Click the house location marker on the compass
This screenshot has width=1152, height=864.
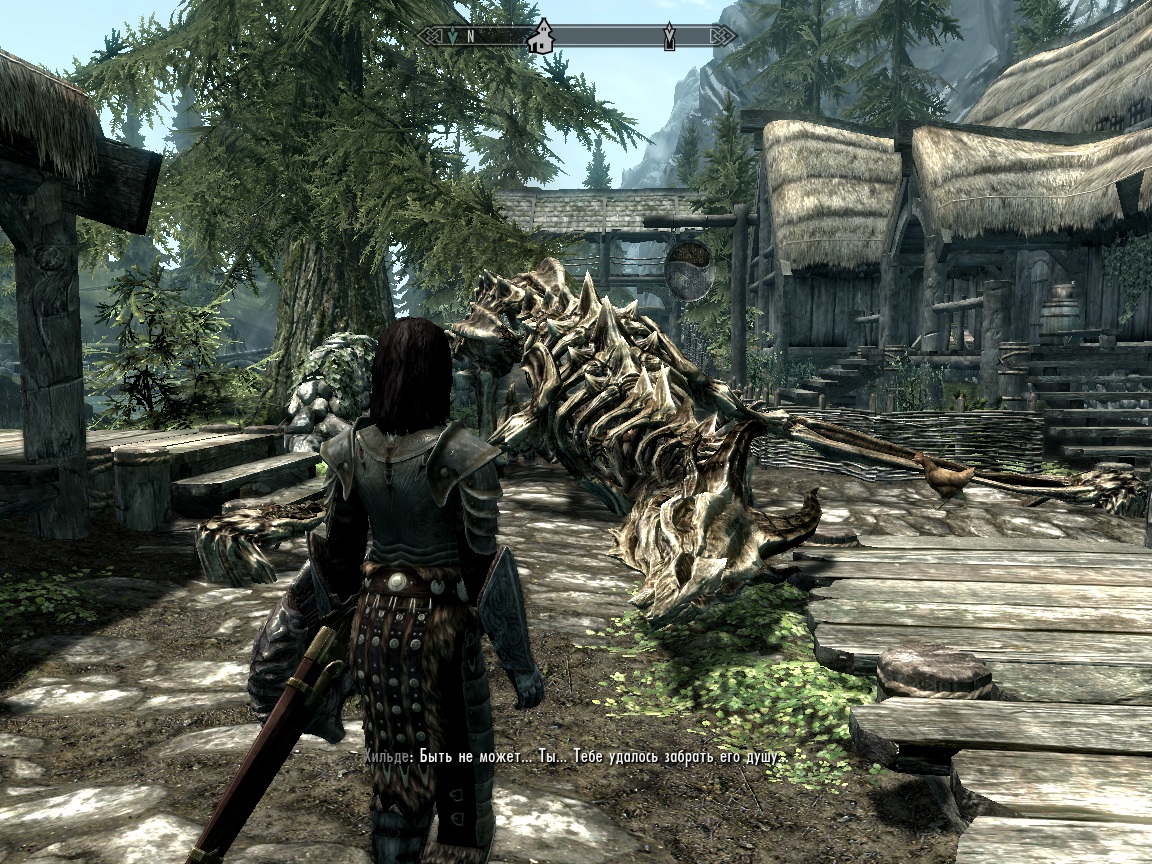tap(541, 36)
